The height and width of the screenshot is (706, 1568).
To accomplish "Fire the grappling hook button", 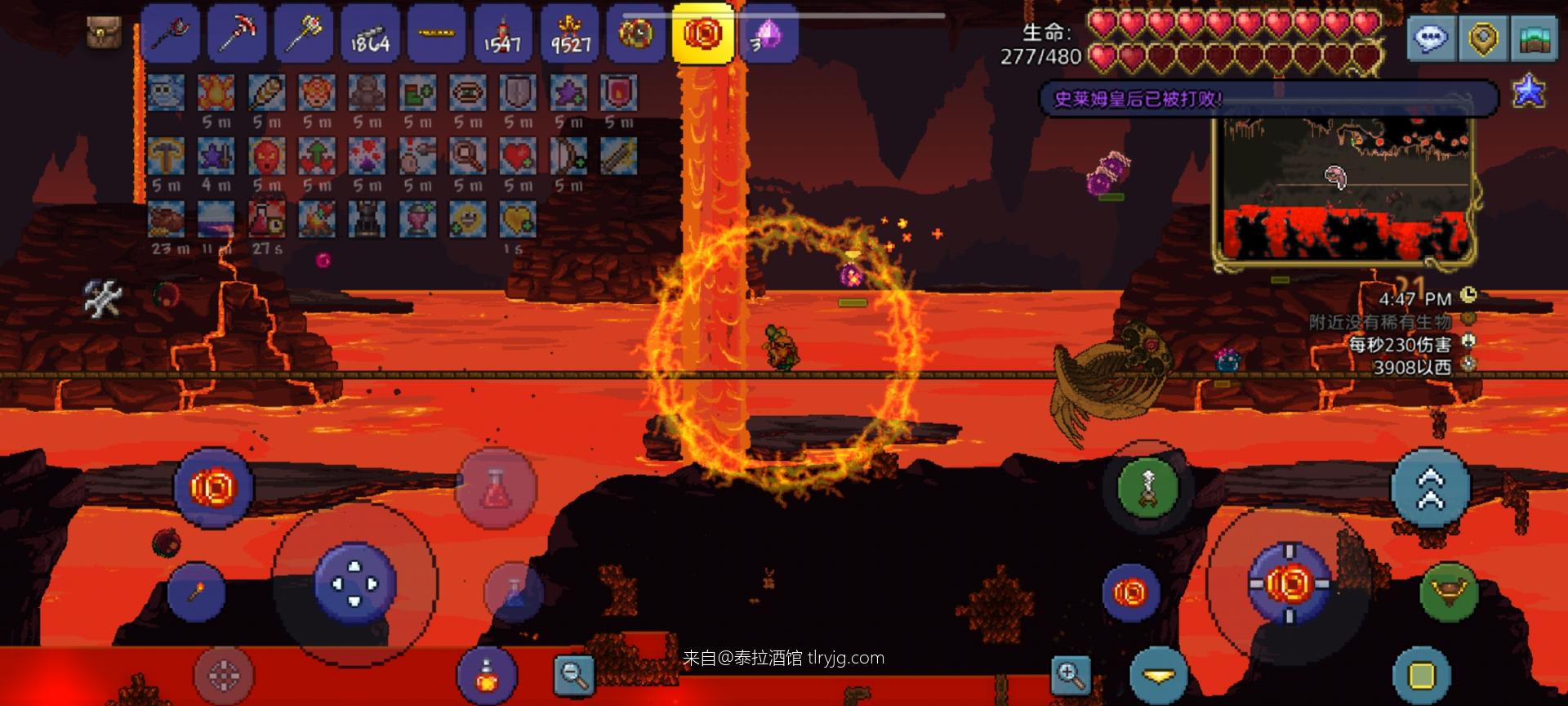I will [1147, 488].
